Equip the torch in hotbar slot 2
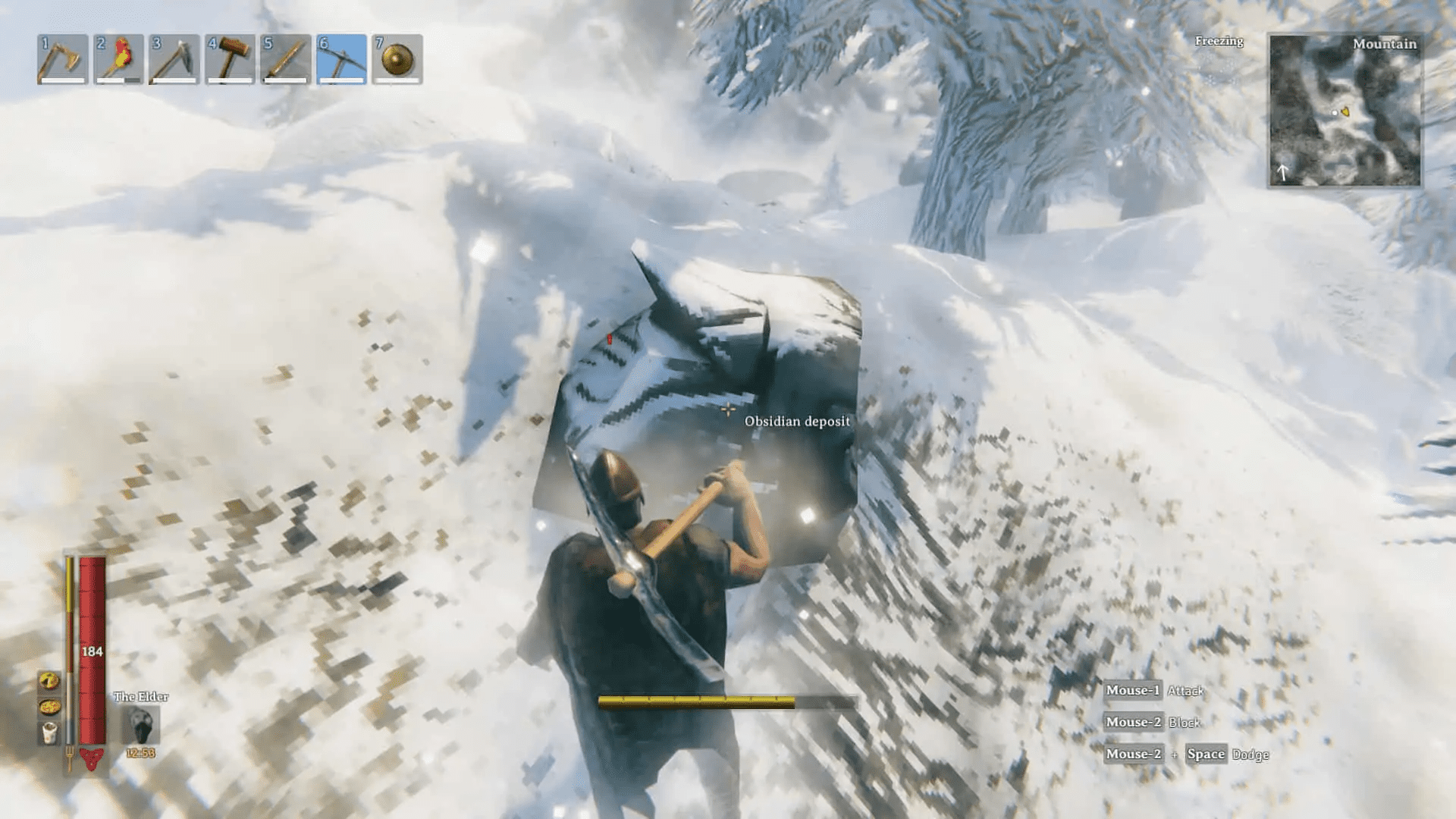The height and width of the screenshot is (819, 1456). tap(119, 61)
